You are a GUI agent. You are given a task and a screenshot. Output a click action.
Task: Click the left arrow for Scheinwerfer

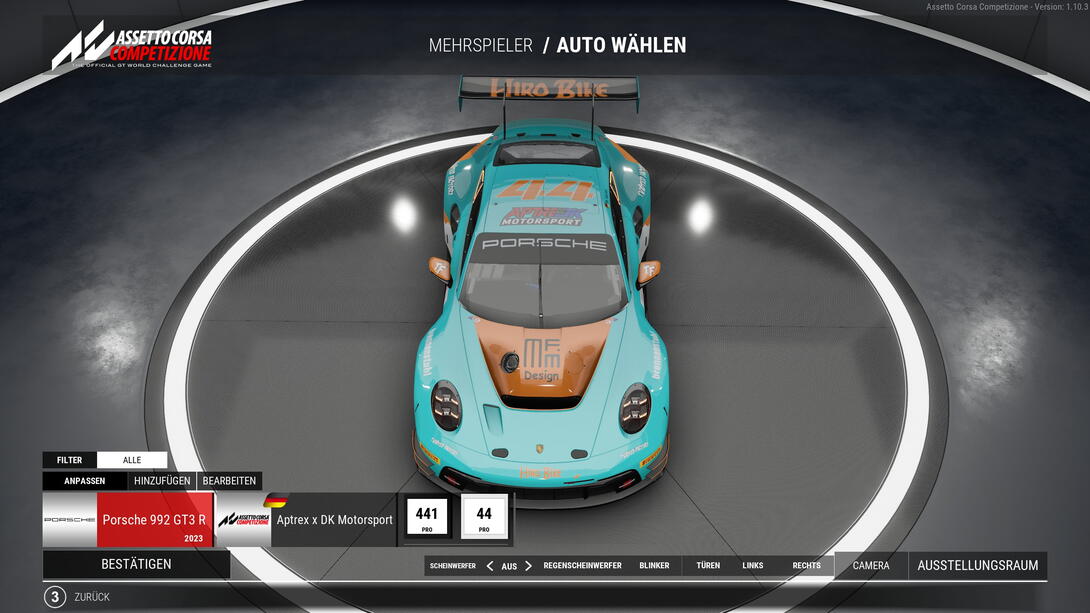click(x=490, y=566)
